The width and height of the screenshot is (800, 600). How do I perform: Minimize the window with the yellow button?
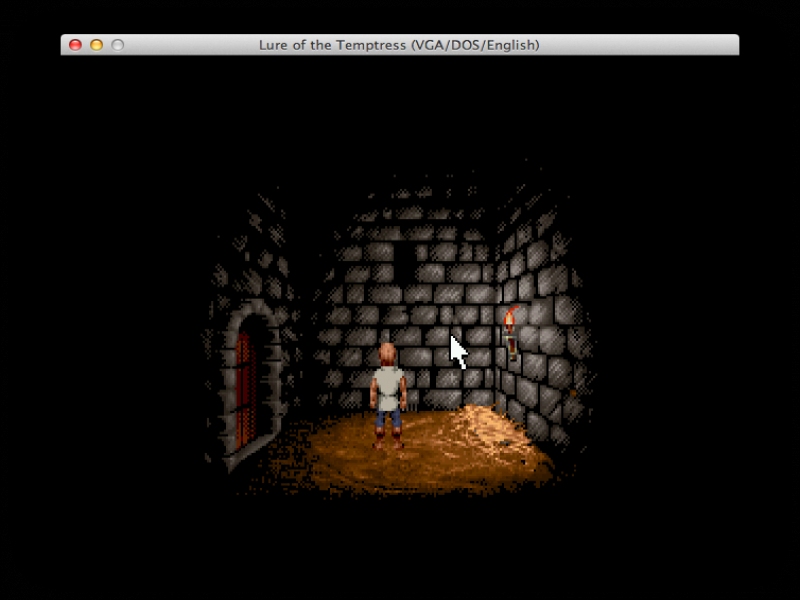point(96,45)
